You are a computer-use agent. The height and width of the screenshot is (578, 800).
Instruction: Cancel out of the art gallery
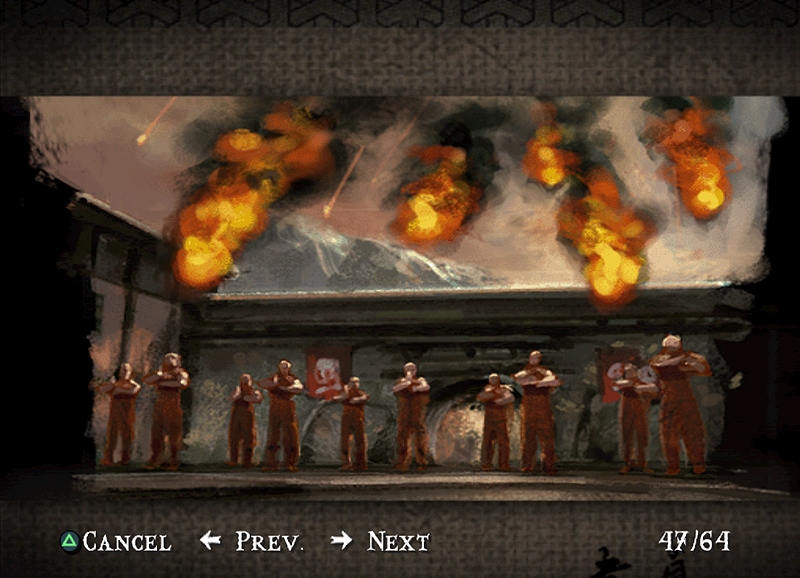coord(115,542)
